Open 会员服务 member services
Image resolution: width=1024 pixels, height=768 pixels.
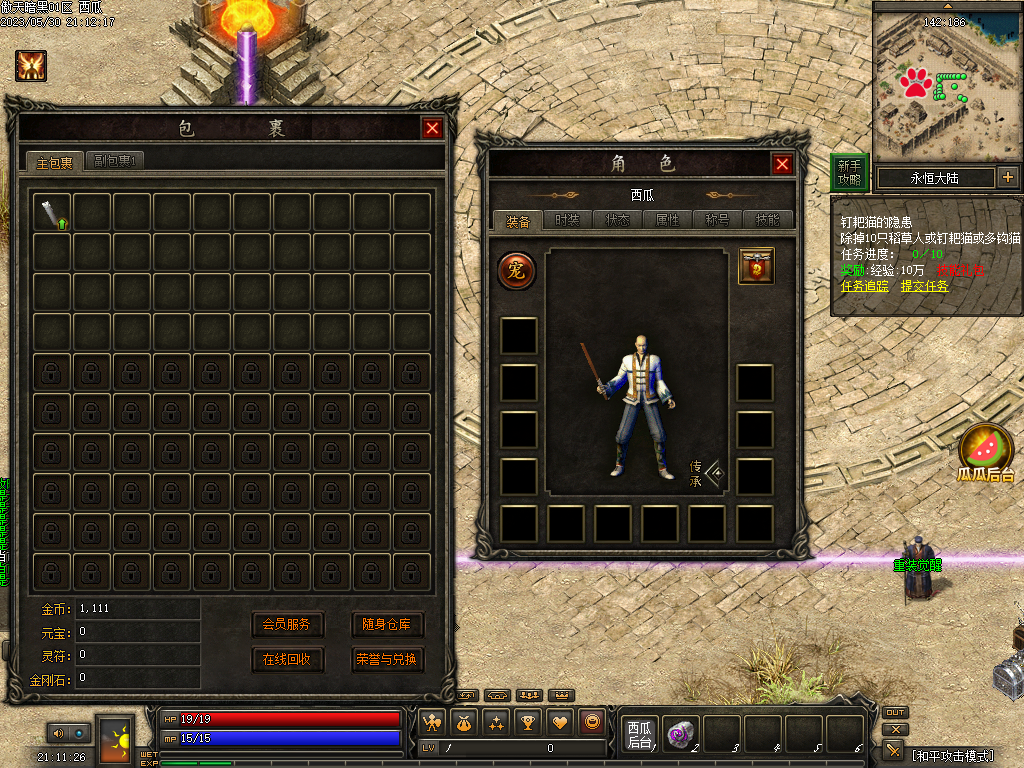[287, 625]
